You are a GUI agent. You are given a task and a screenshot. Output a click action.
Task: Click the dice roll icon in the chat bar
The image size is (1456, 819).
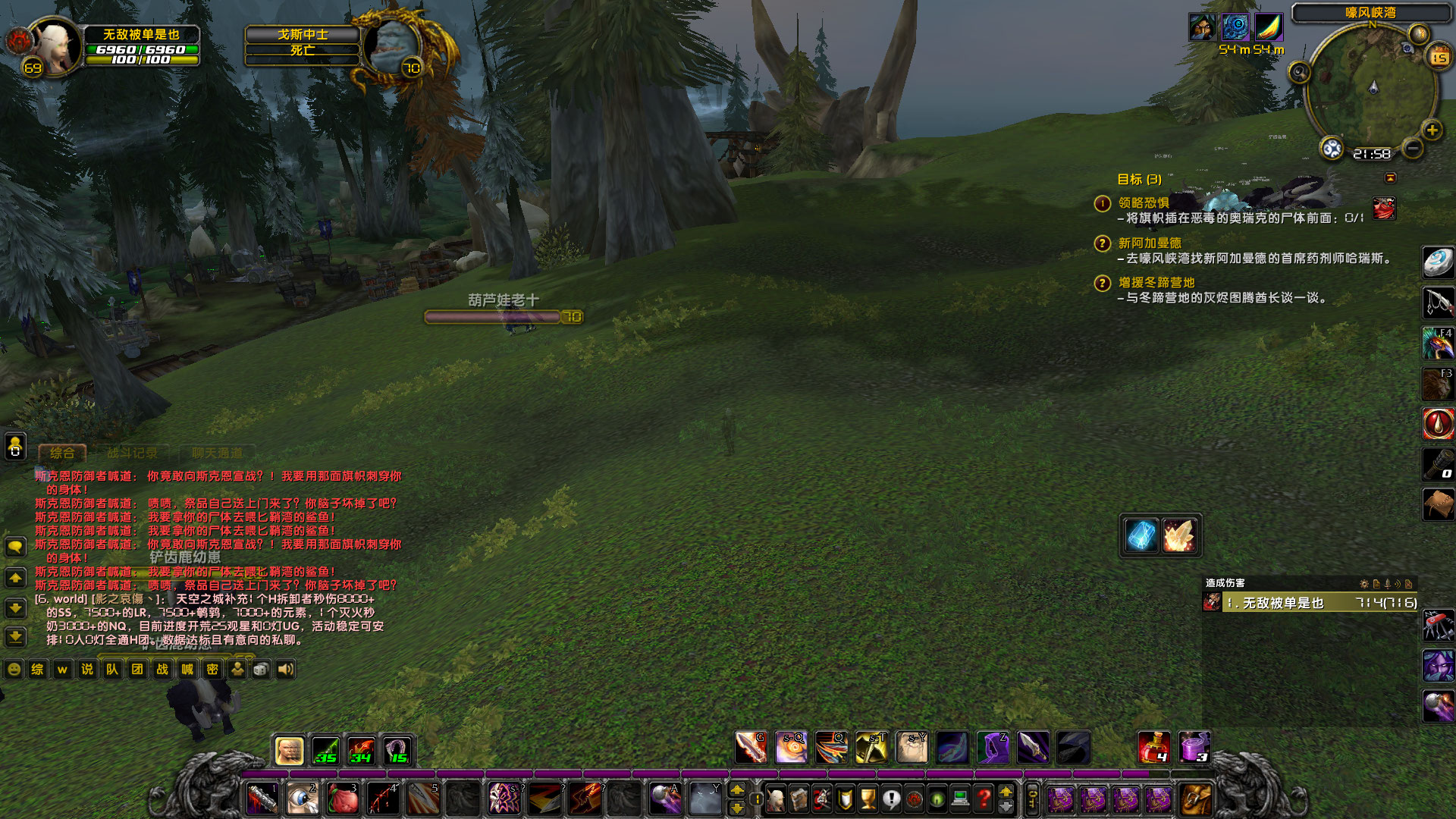click(x=260, y=670)
